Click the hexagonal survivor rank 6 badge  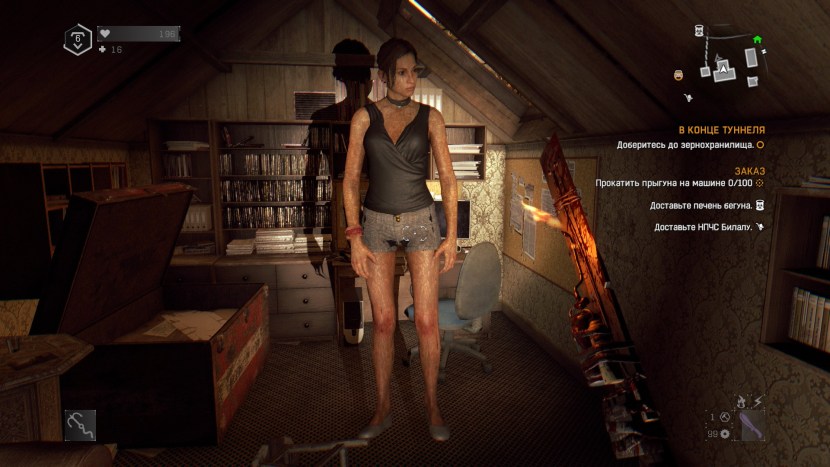point(77,40)
